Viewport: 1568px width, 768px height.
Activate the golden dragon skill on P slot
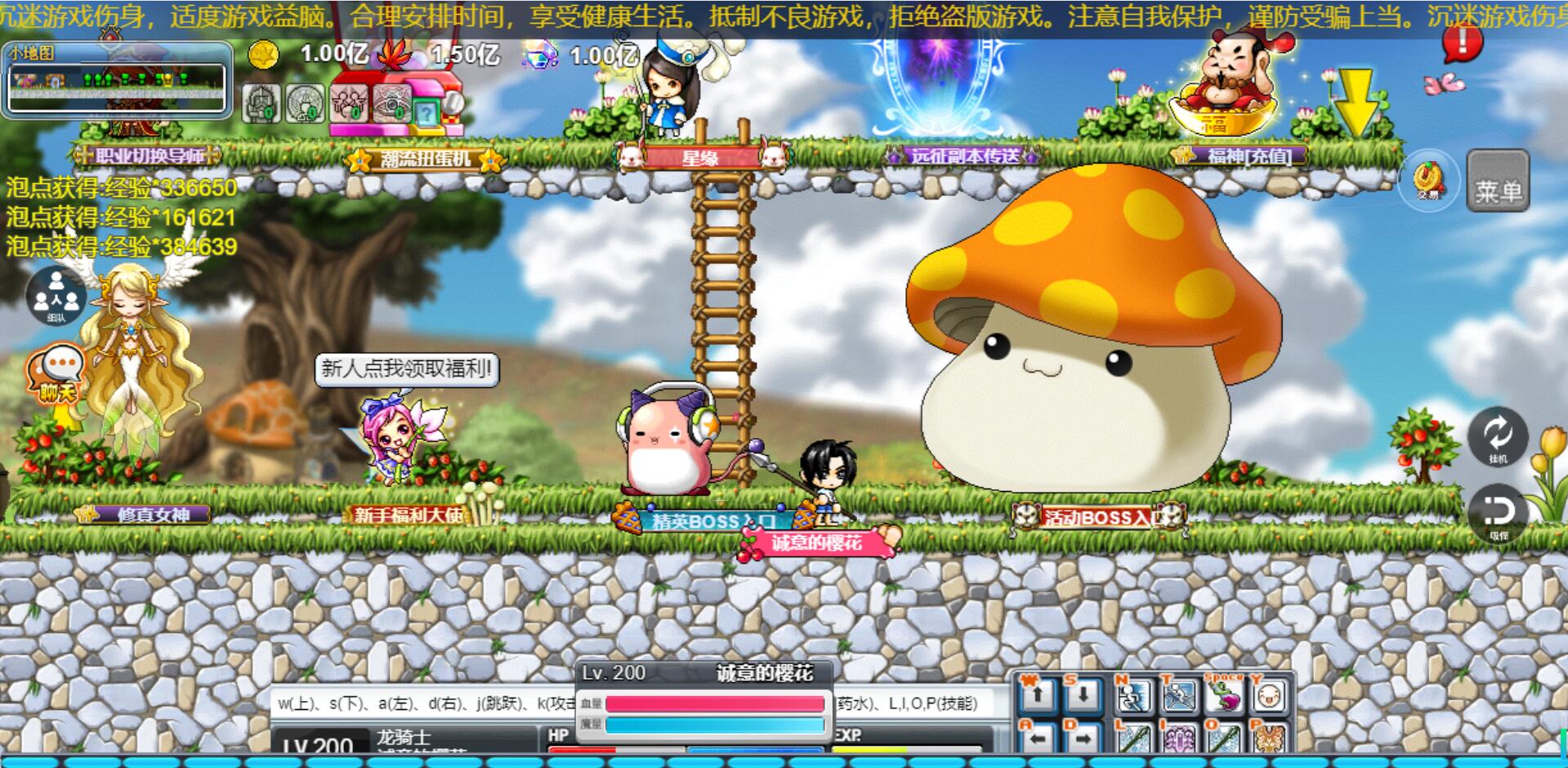click(1268, 739)
